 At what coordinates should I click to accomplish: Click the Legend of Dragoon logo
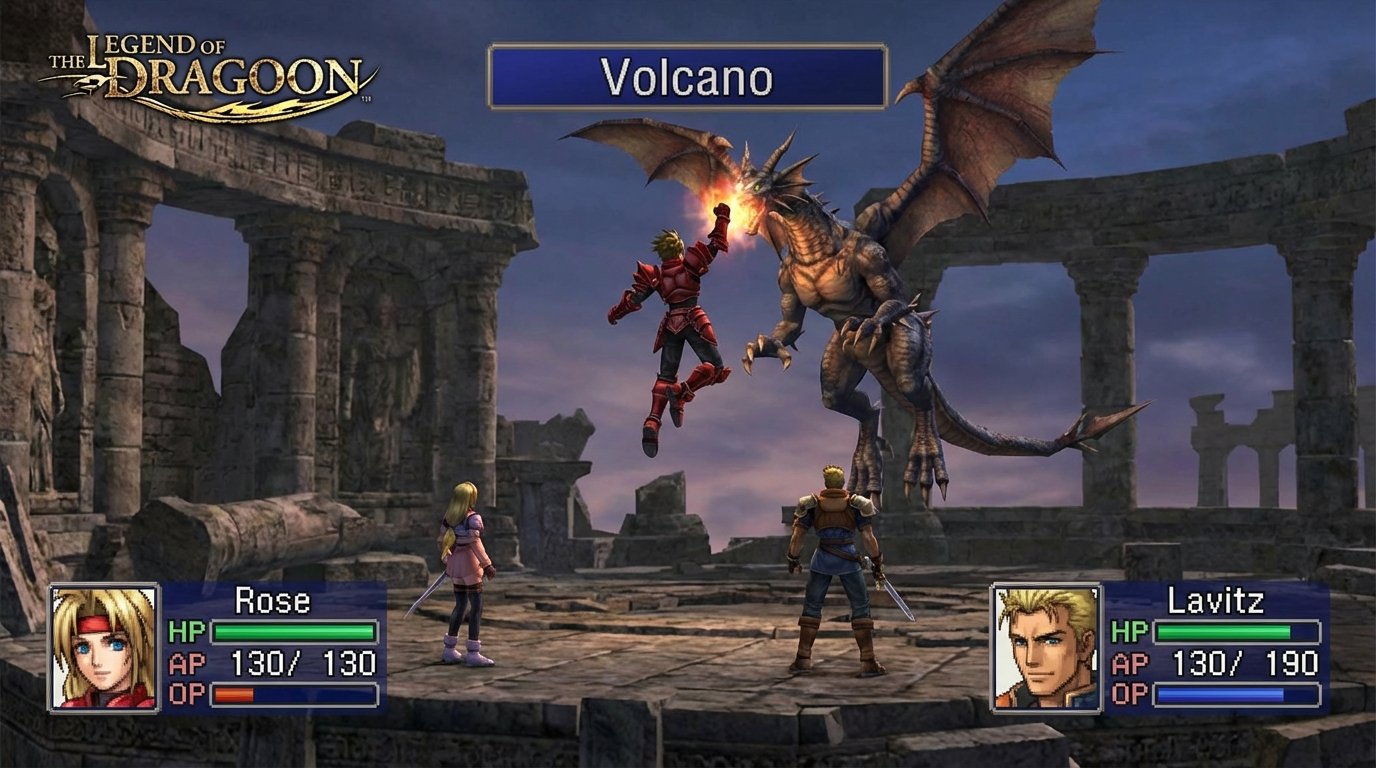point(205,65)
